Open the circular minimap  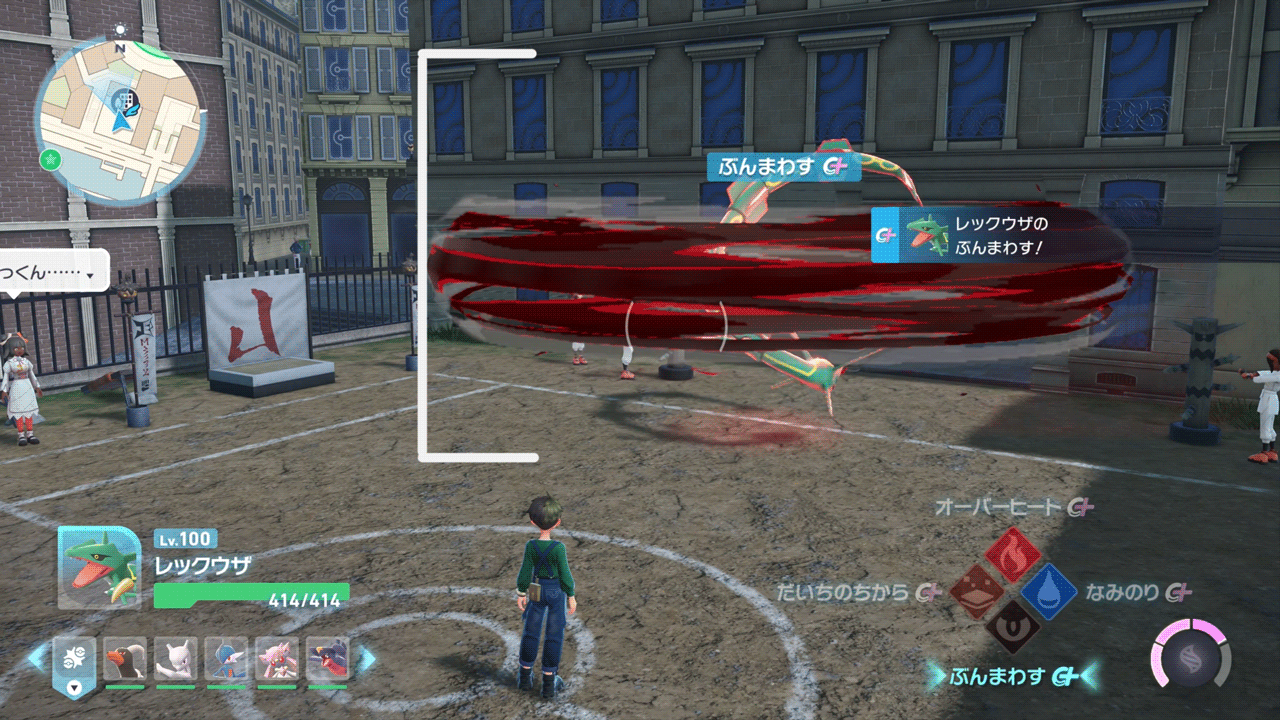[120, 120]
